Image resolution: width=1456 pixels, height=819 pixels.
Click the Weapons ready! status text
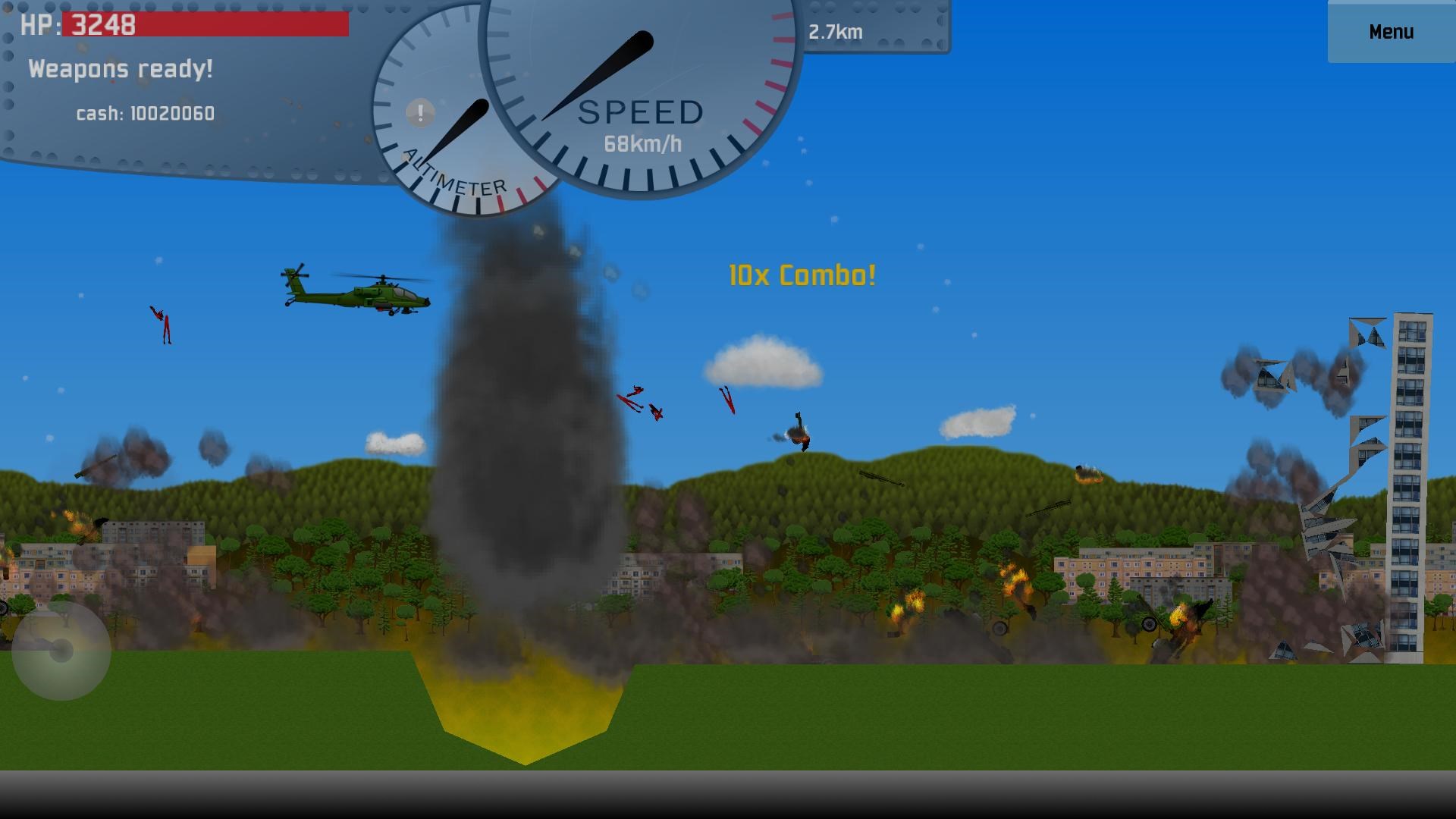pos(121,69)
